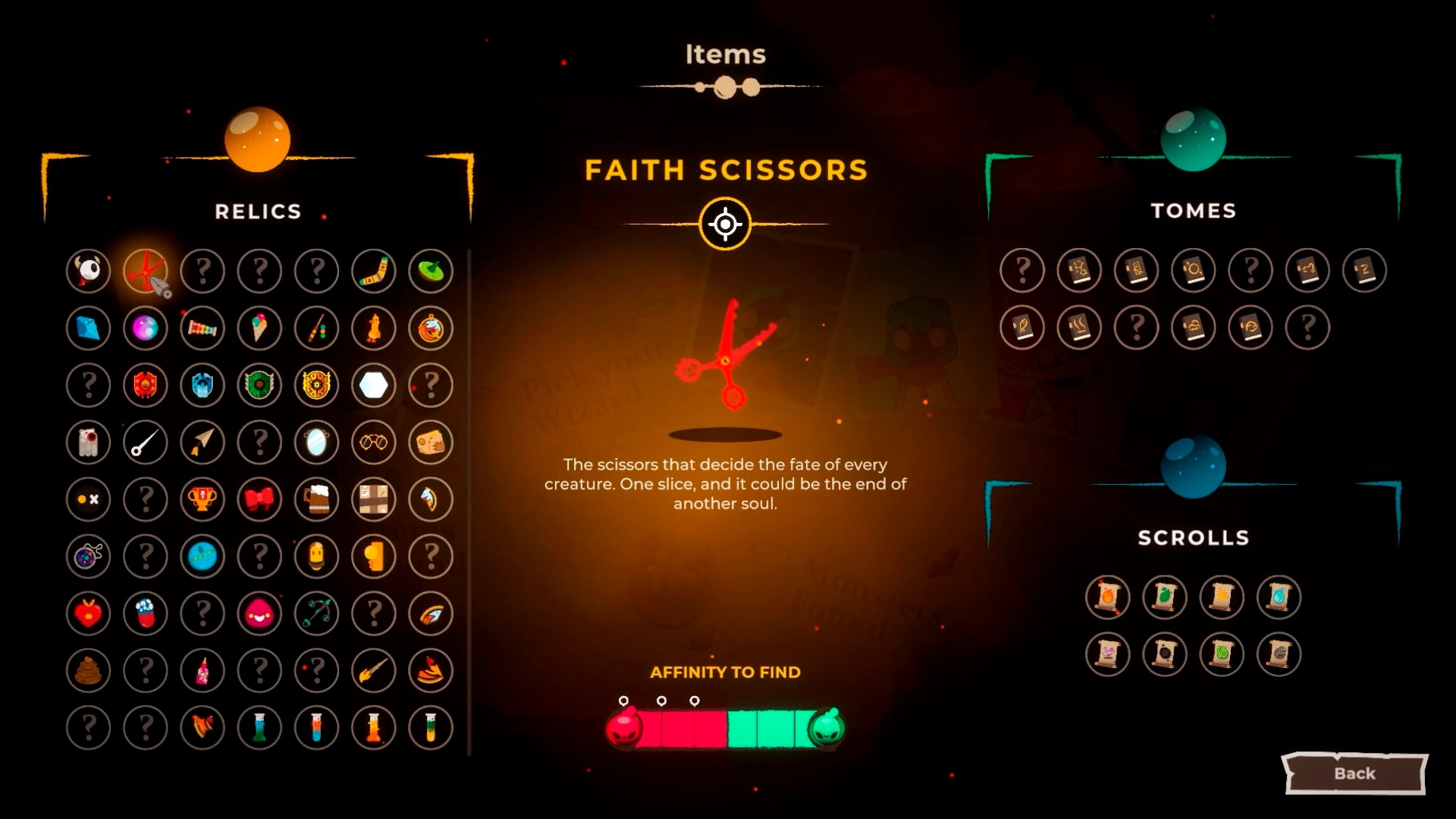Inspect the round glasses relic
Viewport: 1456px width, 819px height.
tap(374, 442)
